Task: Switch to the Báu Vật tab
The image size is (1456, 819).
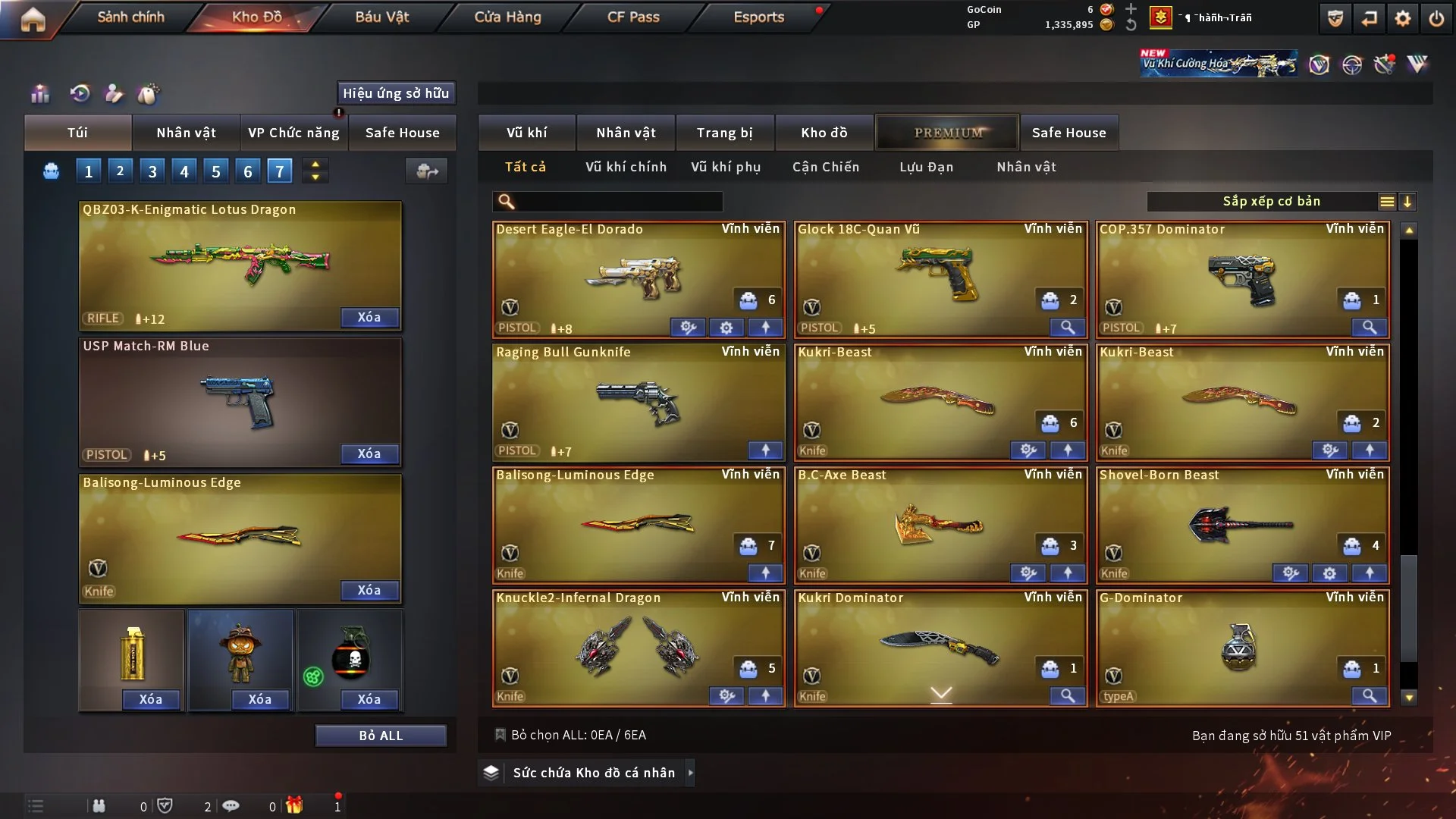Action: pyautogui.click(x=381, y=17)
